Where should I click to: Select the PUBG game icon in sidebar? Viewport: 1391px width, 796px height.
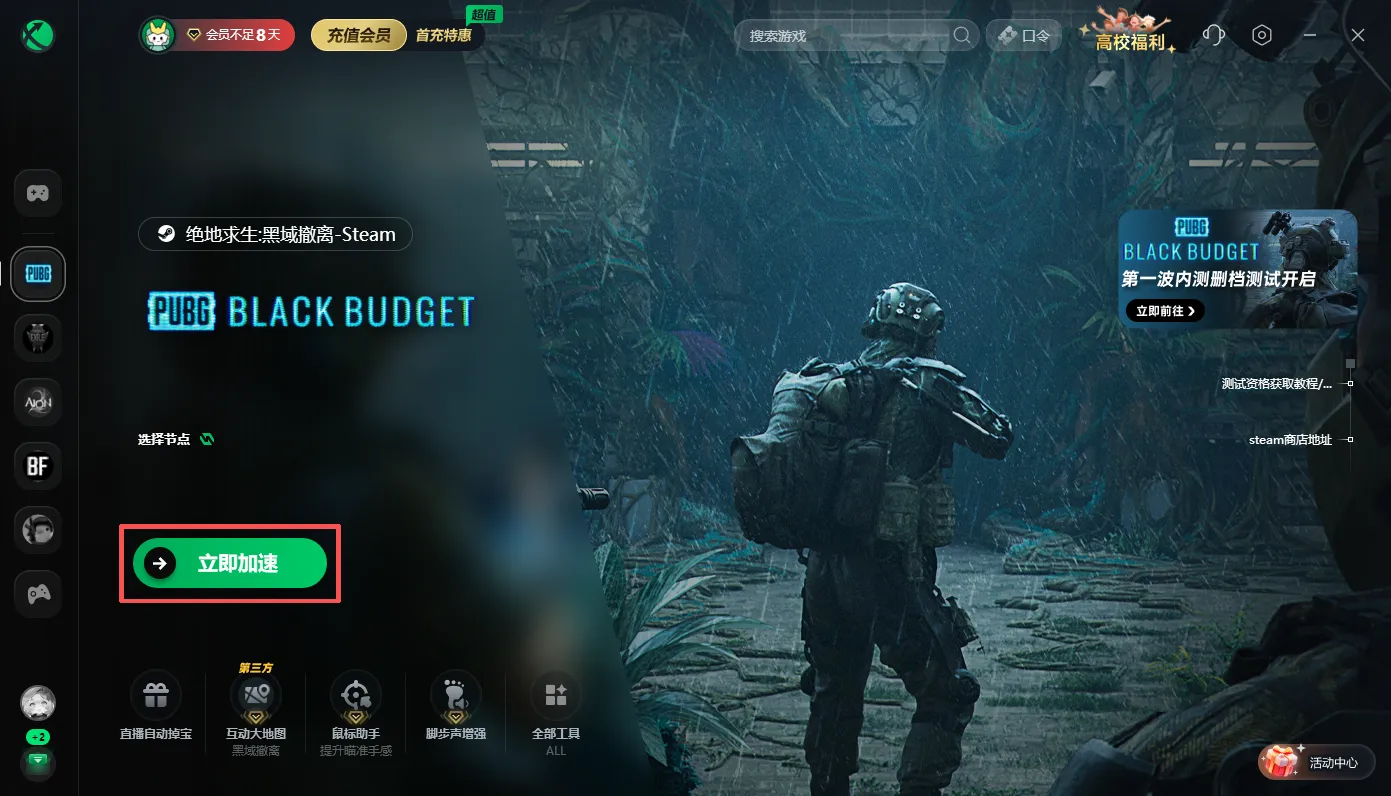[x=37, y=273]
